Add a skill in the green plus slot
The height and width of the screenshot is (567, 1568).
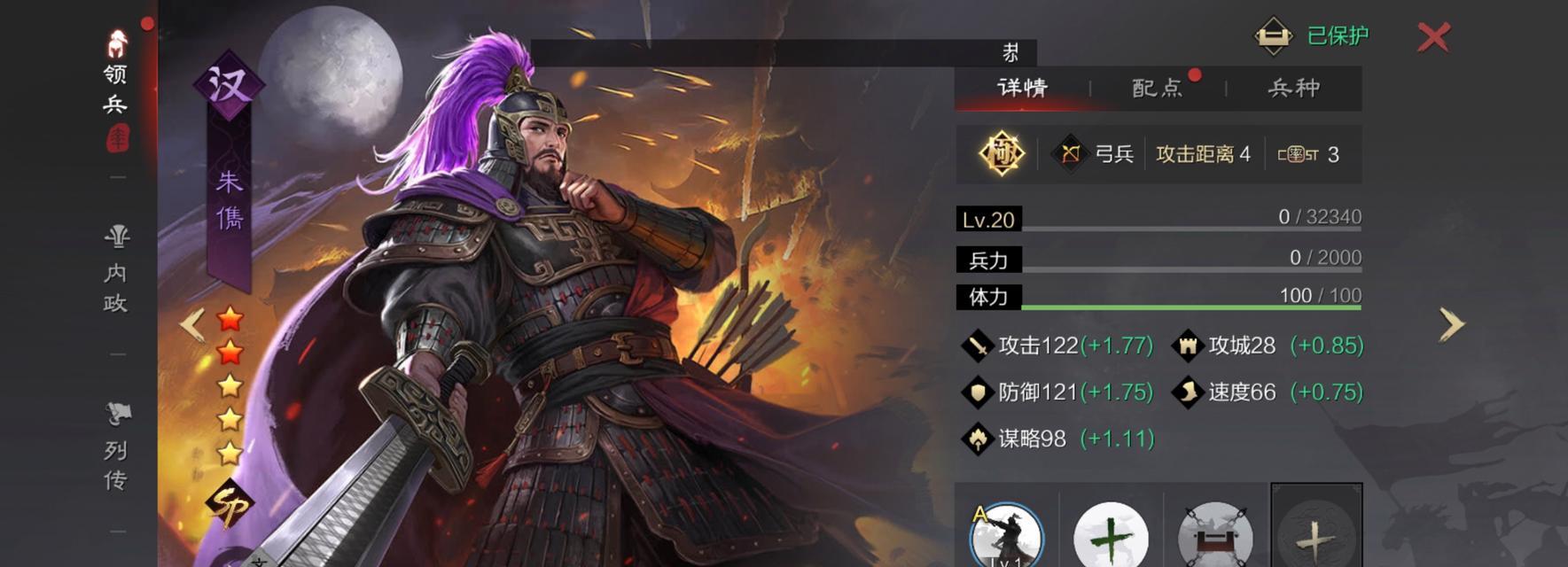[x=1110, y=536]
